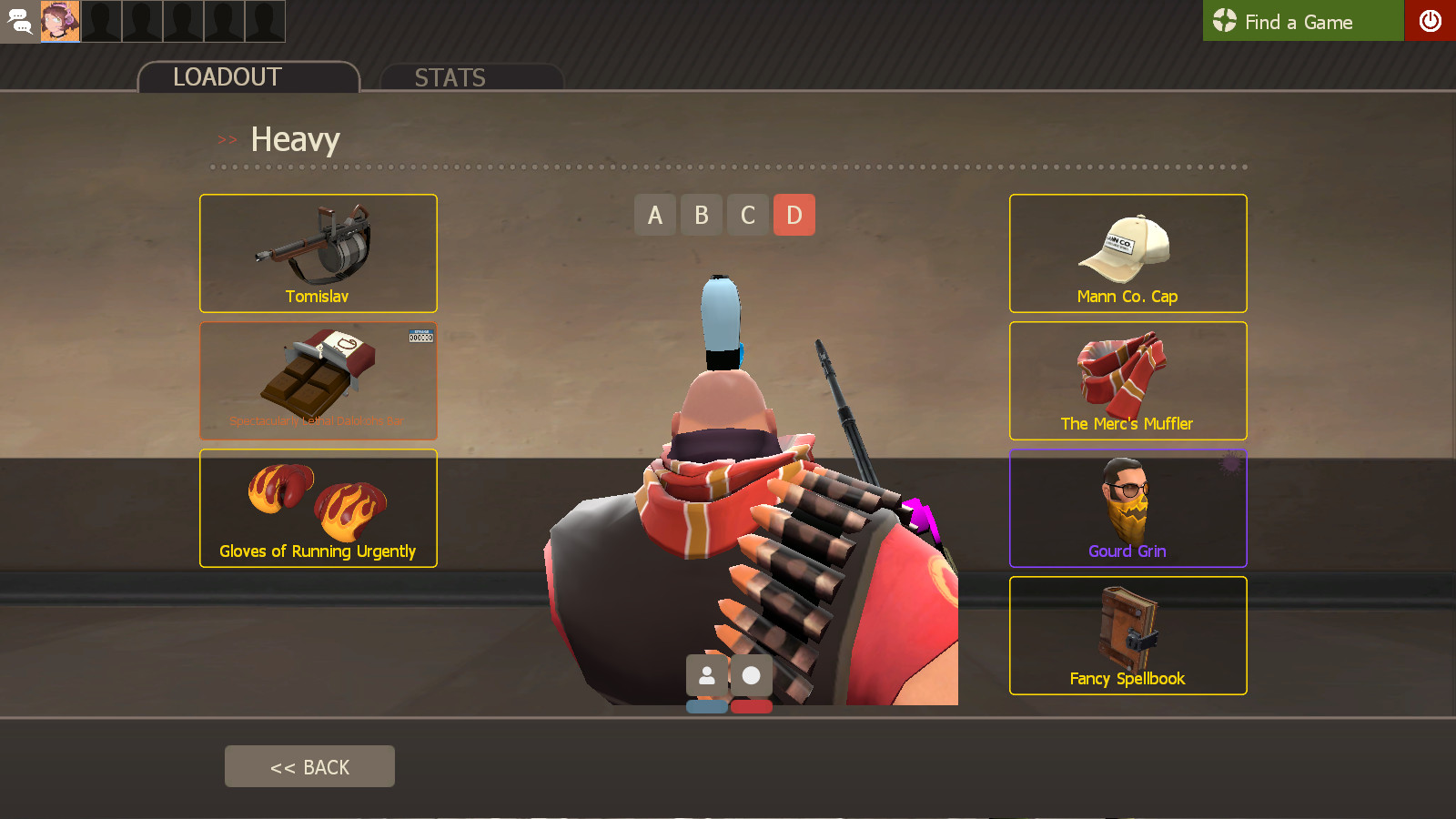Select the Tomislav minigun slot

pyautogui.click(x=318, y=253)
